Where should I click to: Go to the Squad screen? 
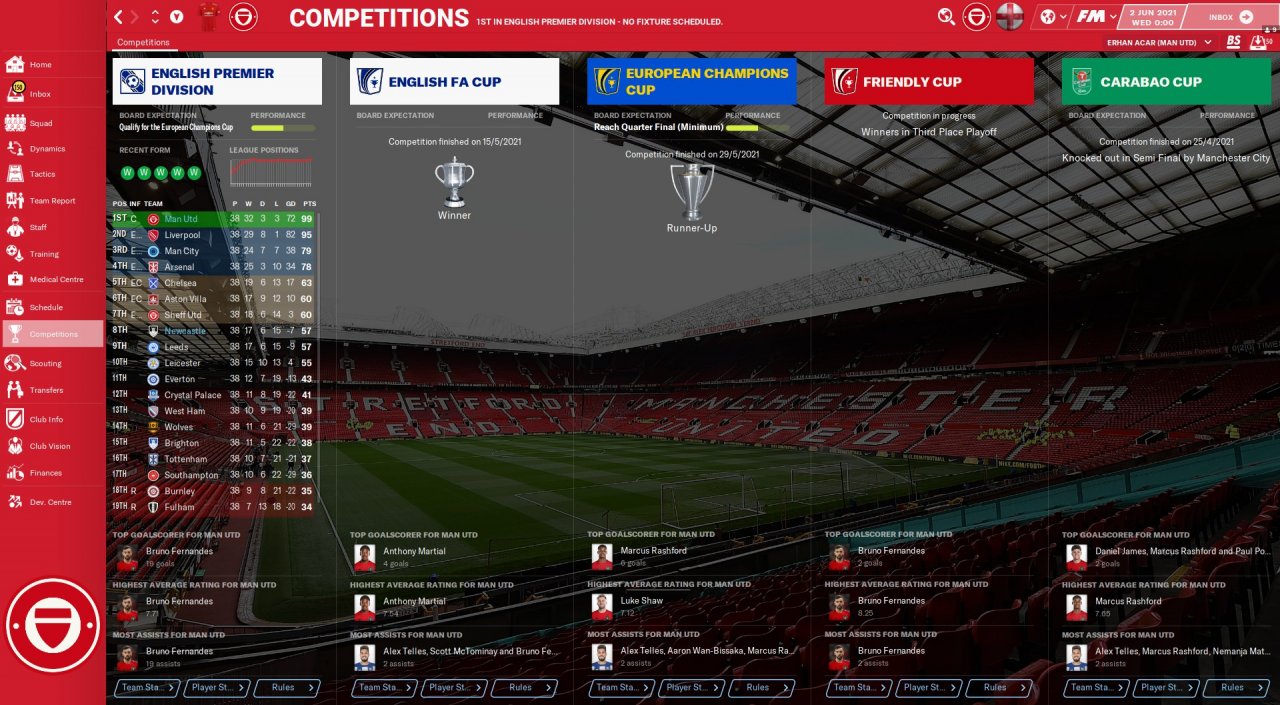click(40, 123)
